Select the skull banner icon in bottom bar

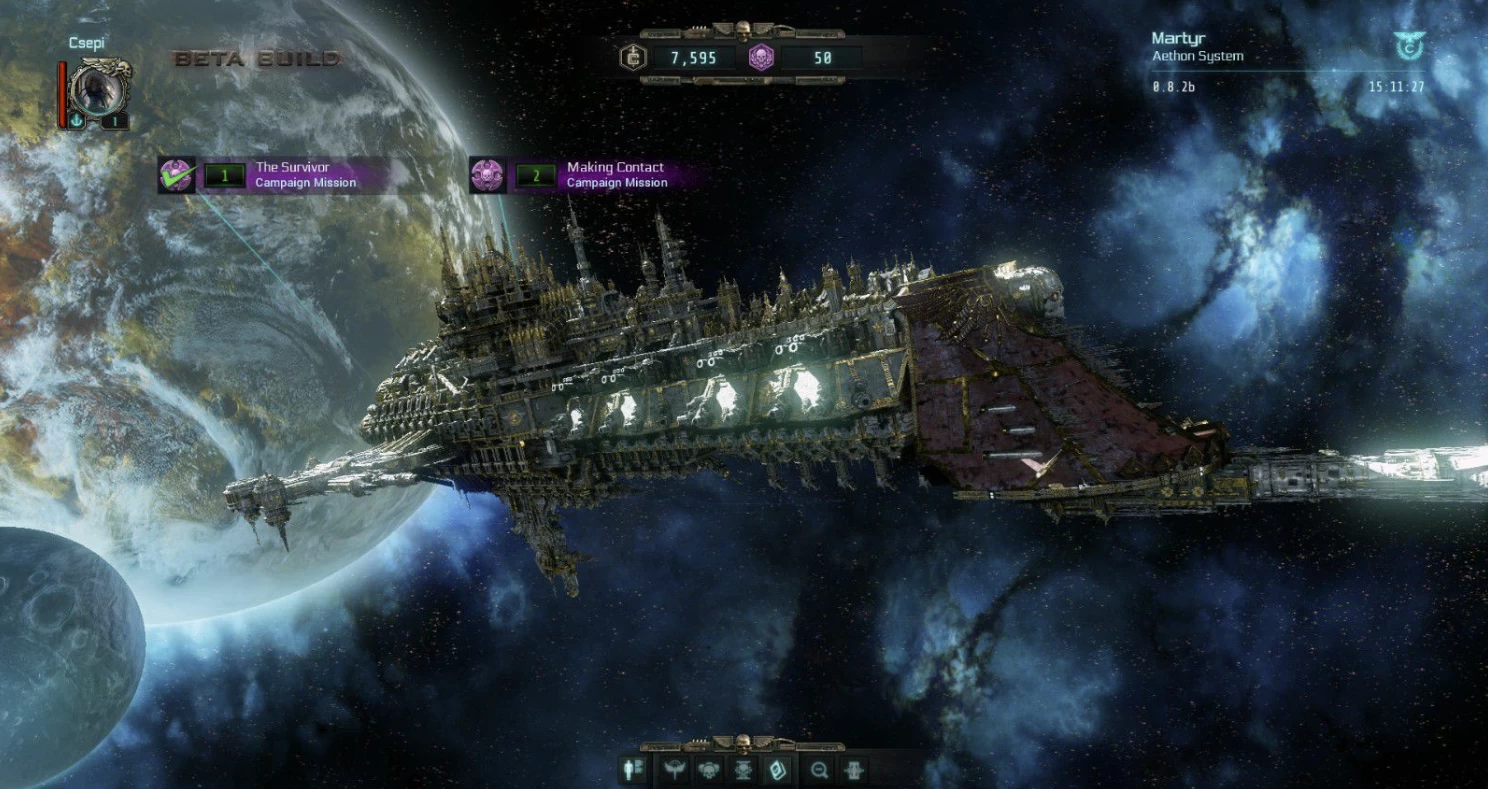[744, 770]
